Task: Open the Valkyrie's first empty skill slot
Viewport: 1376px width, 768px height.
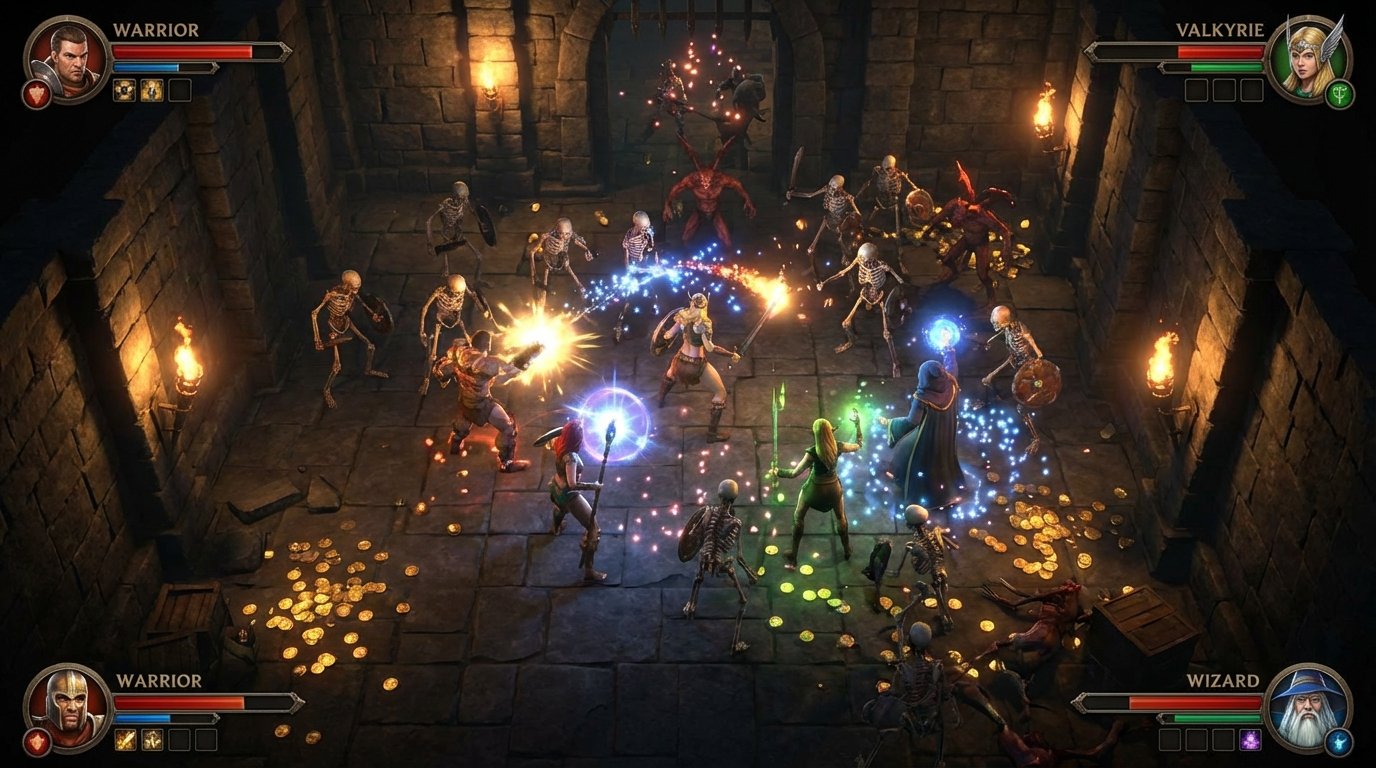Action: pos(1196,90)
